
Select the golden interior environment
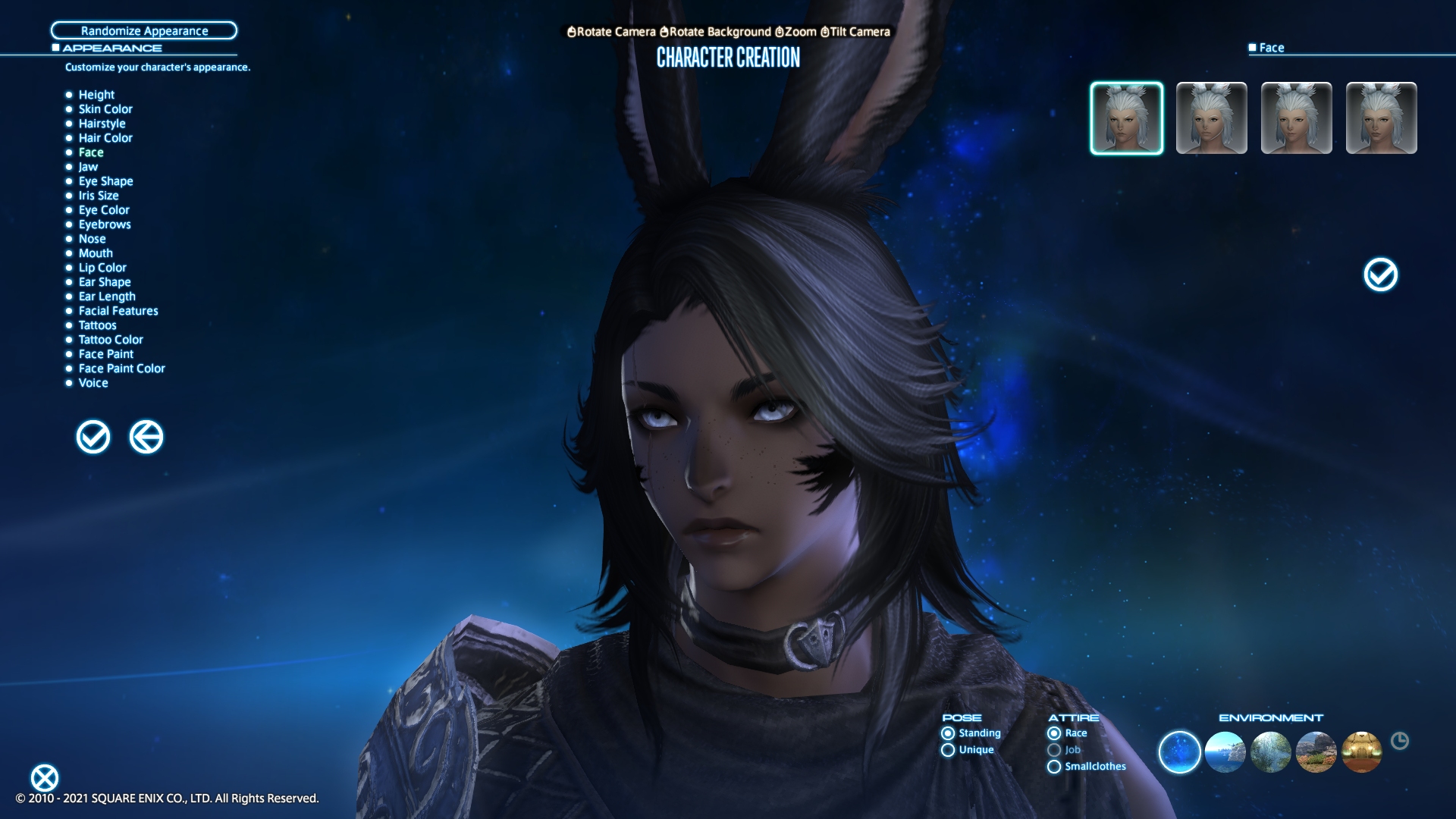click(x=1361, y=752)
